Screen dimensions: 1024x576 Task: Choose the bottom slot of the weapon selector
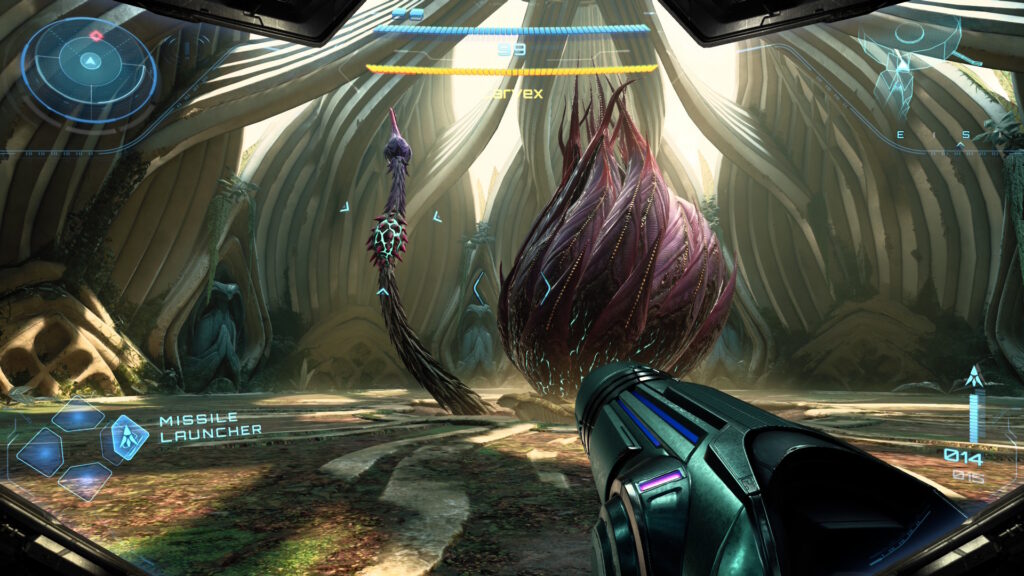coord(84,479)
